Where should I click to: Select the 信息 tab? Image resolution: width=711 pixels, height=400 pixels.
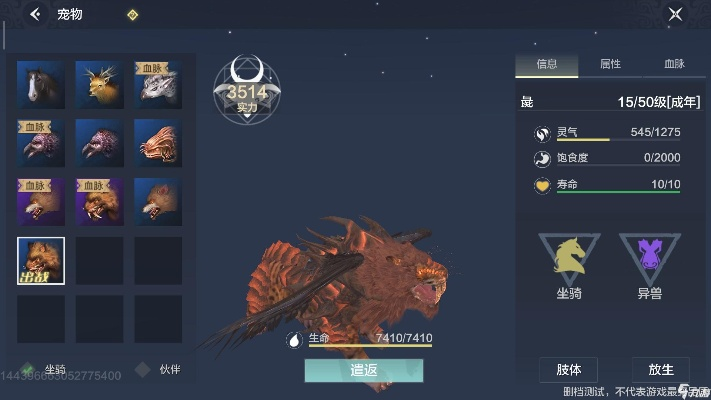tap(546, 64)
